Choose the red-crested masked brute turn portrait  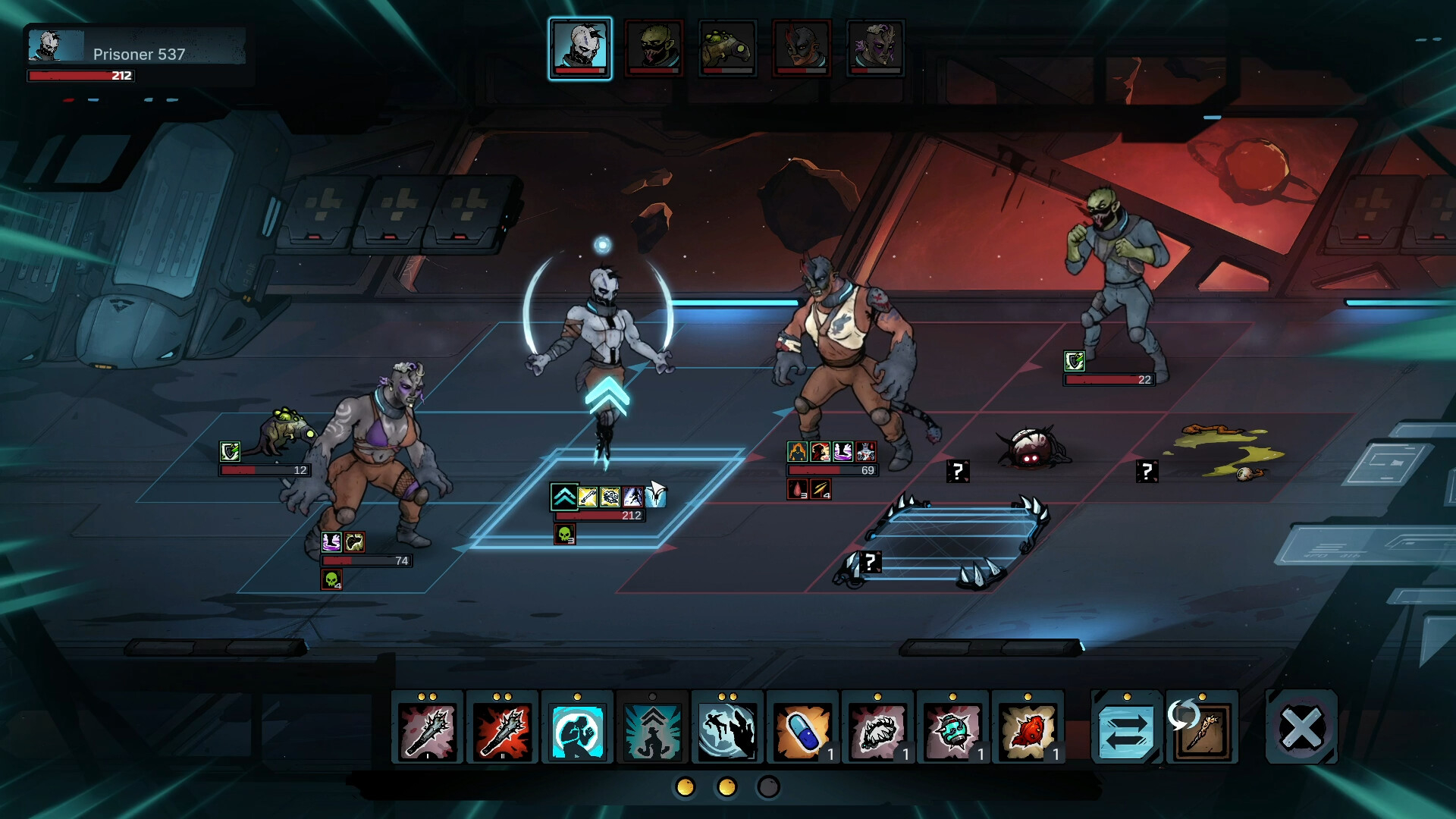(802, 48)
